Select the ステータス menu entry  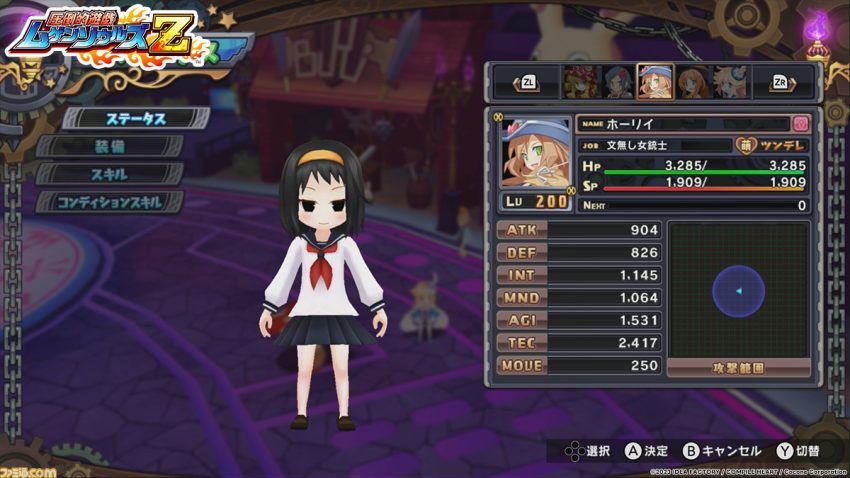[122, 118]
